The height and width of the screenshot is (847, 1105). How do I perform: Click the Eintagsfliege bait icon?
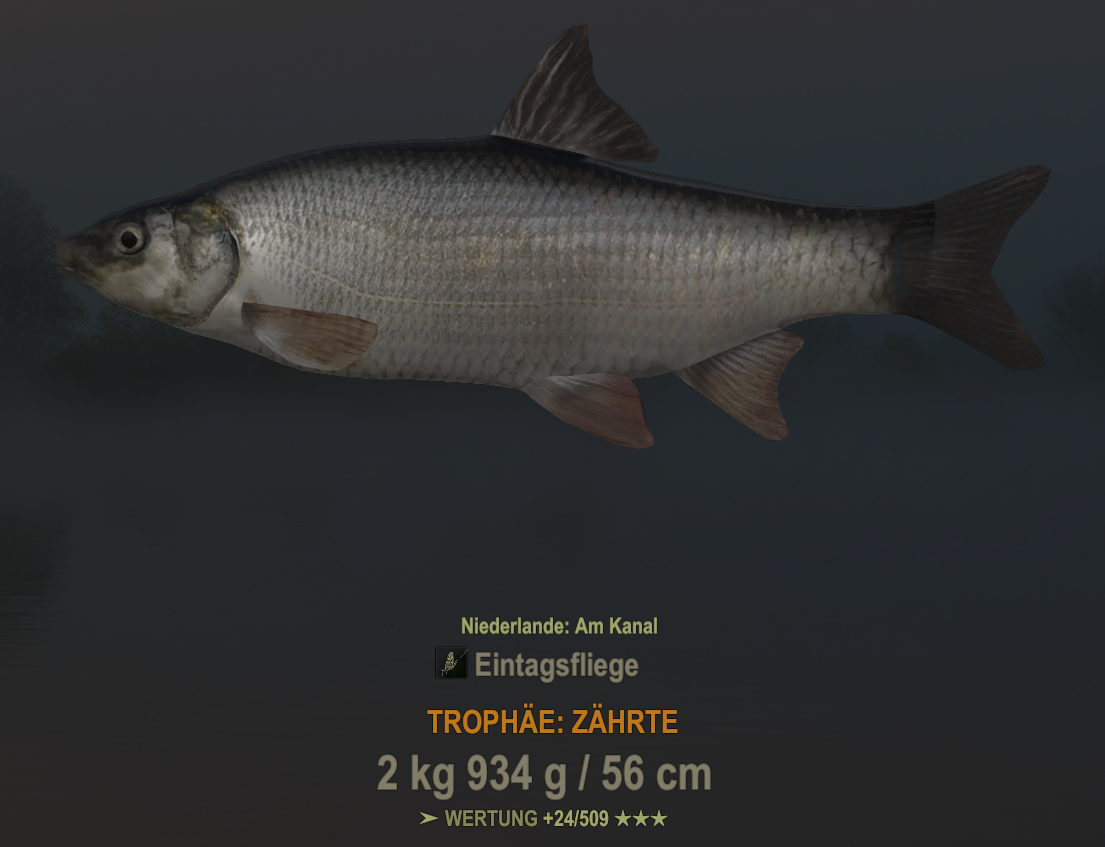coord(451,663)
